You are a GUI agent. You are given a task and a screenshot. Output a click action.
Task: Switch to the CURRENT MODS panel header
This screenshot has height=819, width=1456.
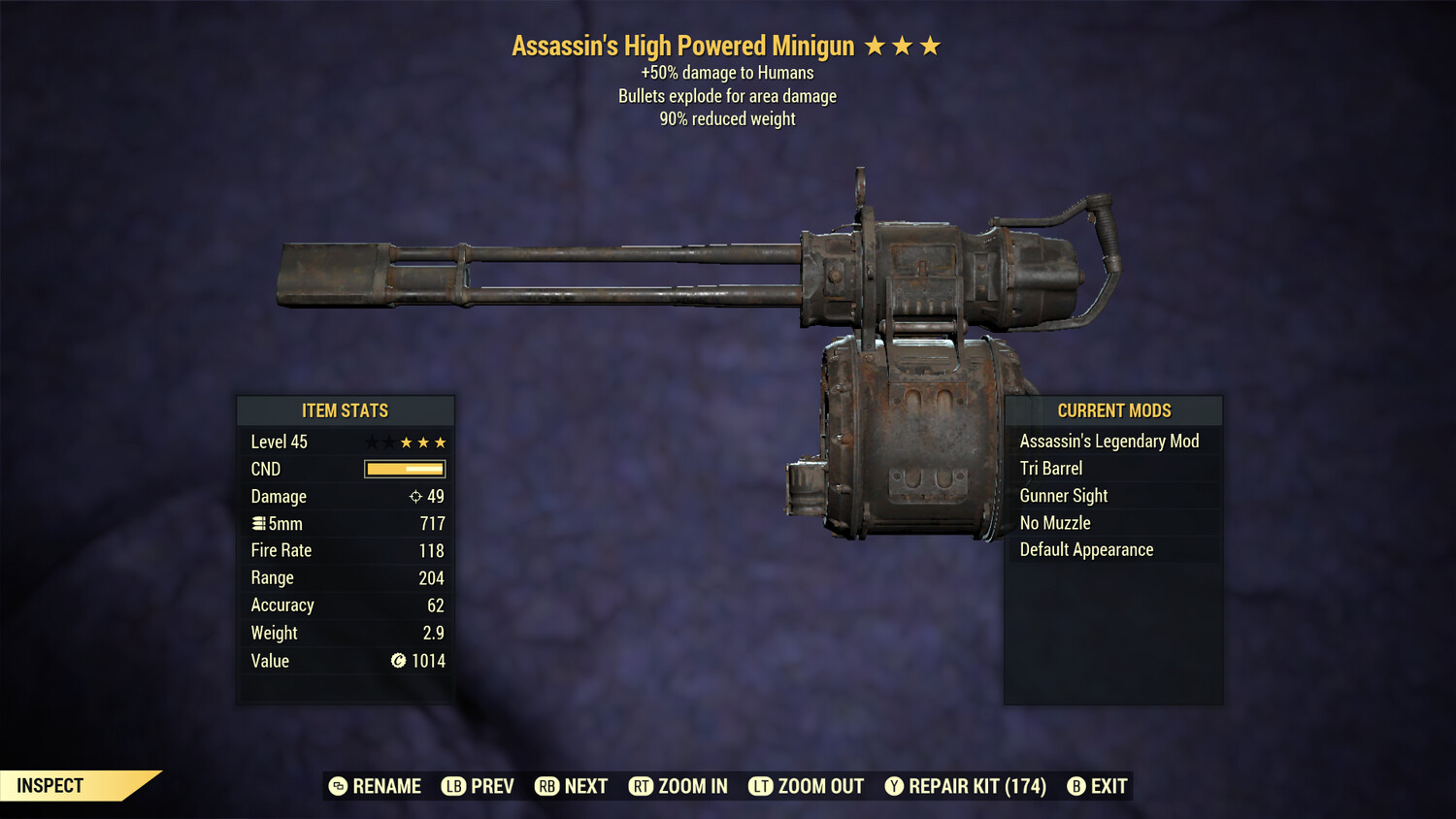[x=1113, y=410]
